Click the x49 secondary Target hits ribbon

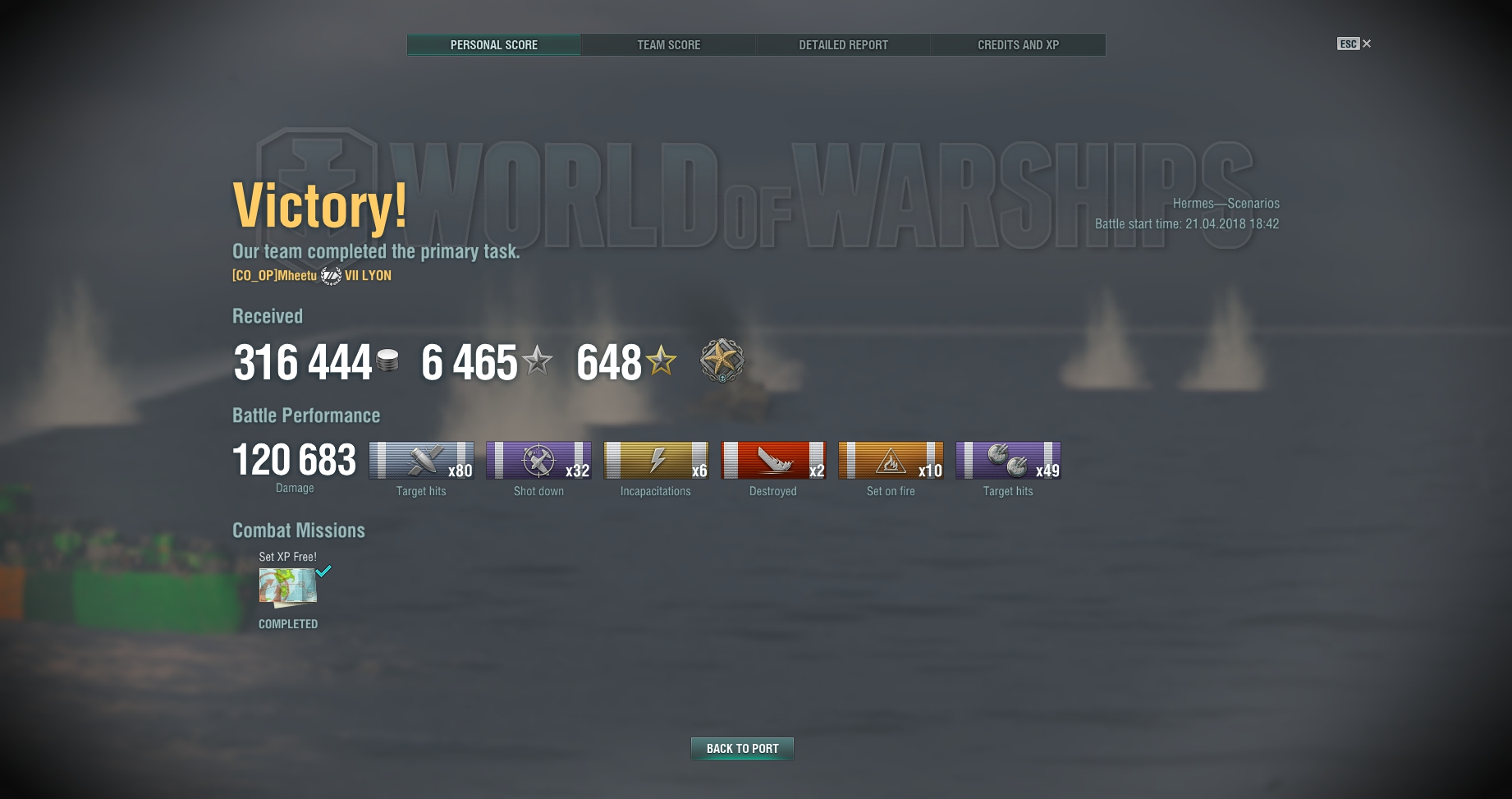(x=1008, y=460)
